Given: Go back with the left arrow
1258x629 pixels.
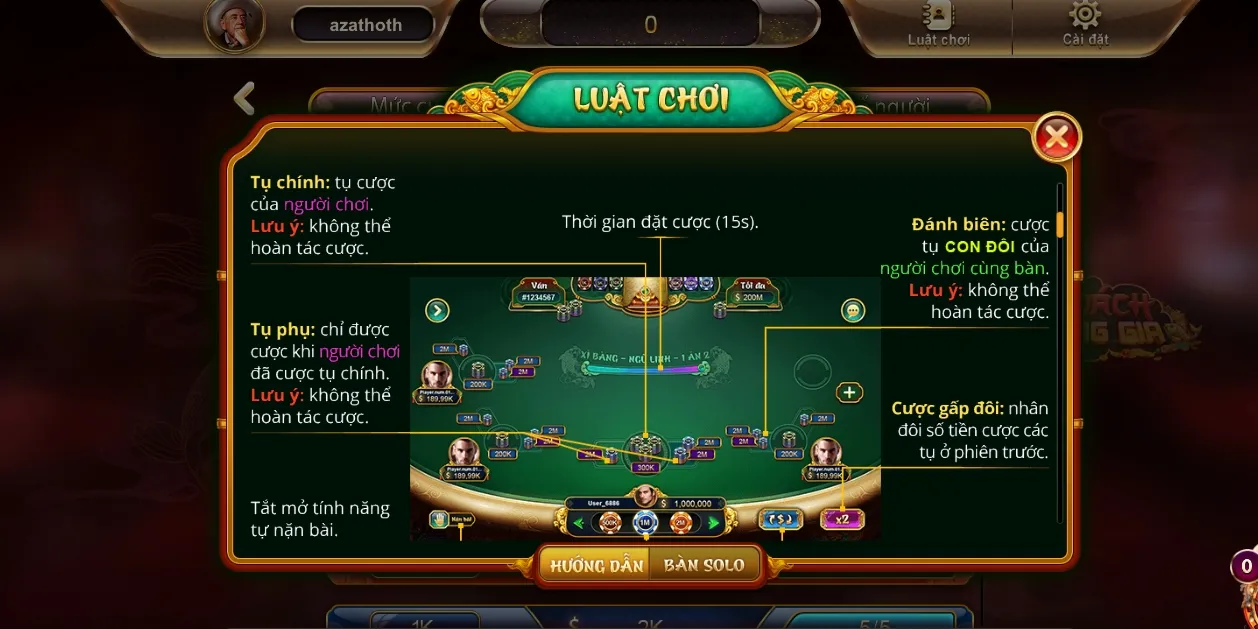Looking at the screenshot, I should pos(244,98).
